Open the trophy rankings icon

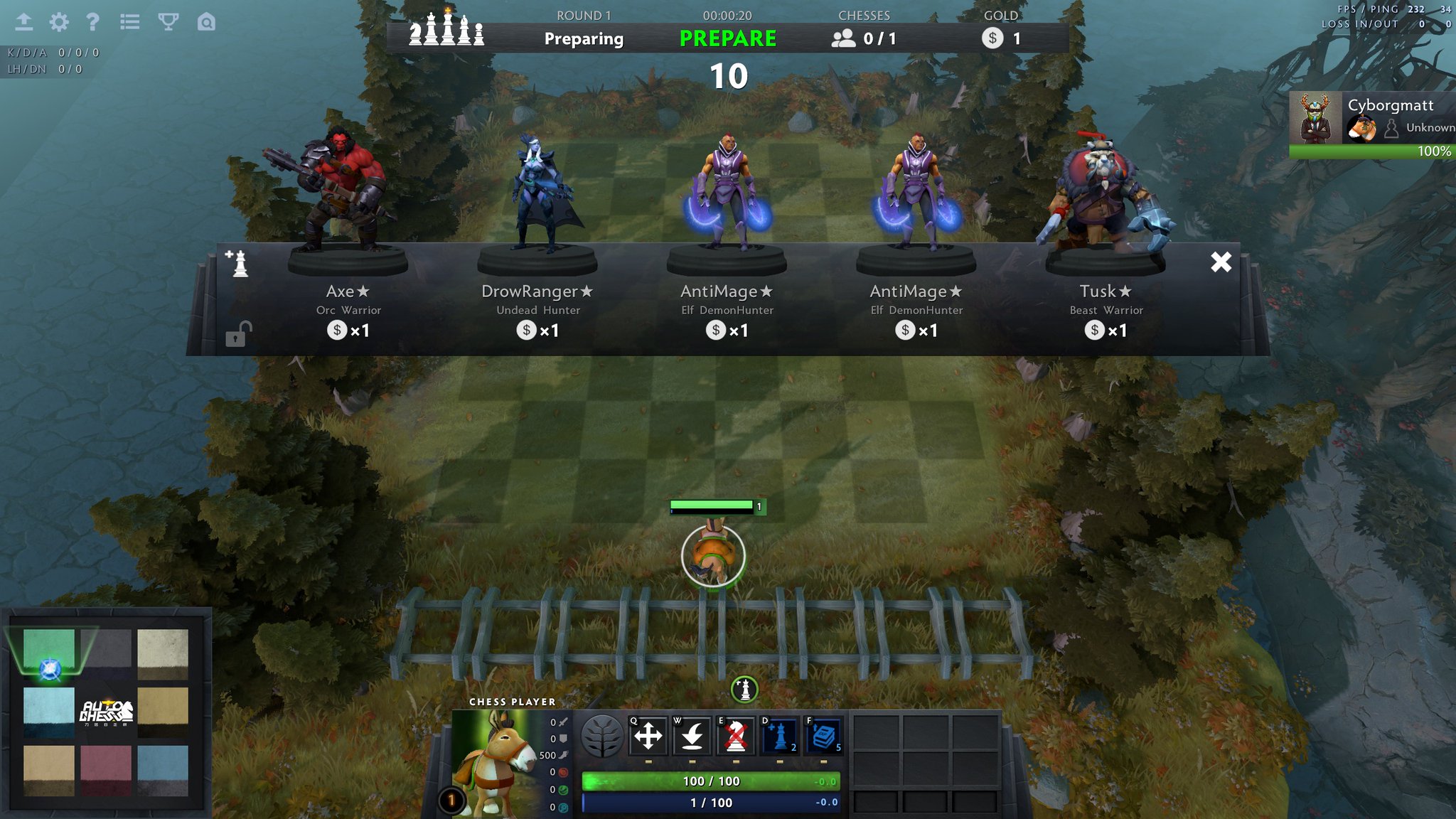(168, 22)
